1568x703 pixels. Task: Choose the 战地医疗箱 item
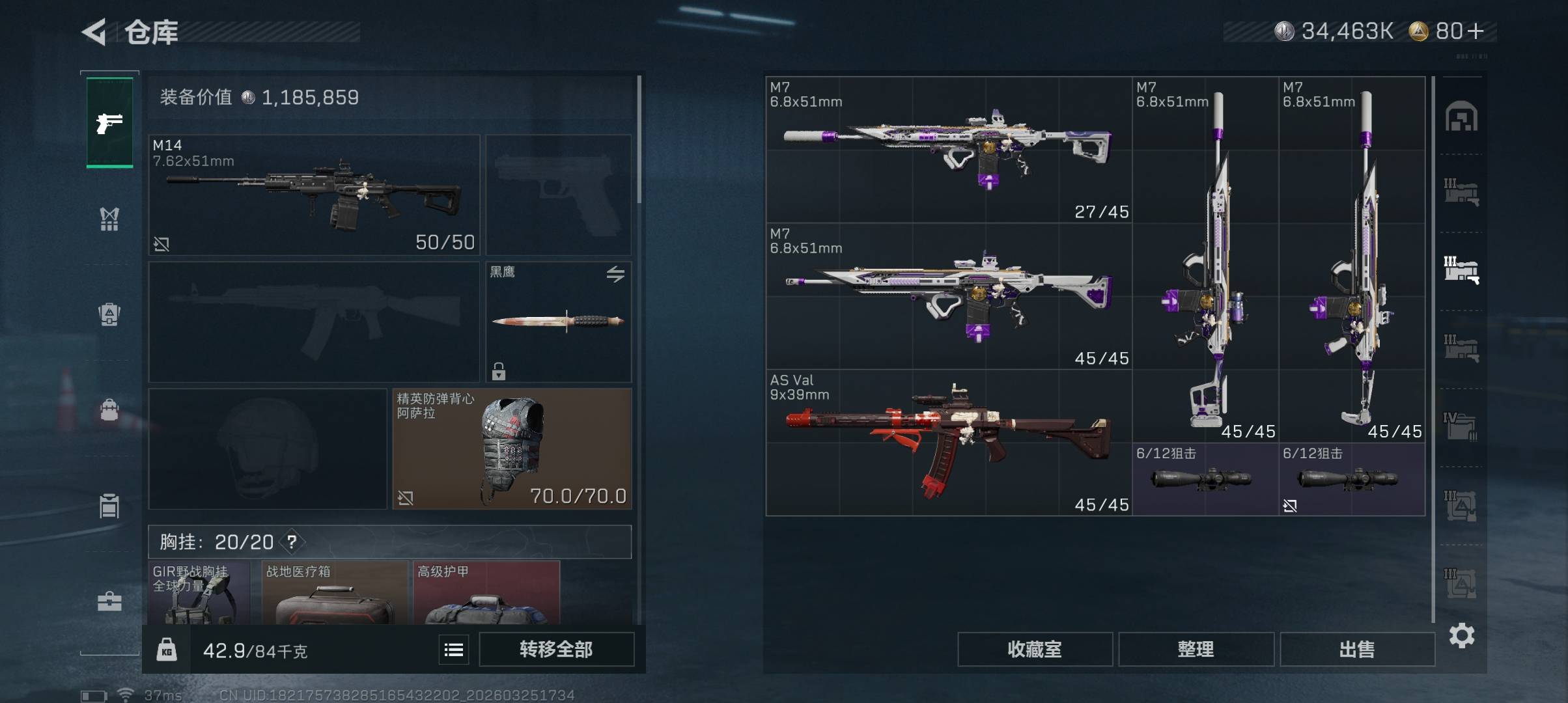coord(335,592)
